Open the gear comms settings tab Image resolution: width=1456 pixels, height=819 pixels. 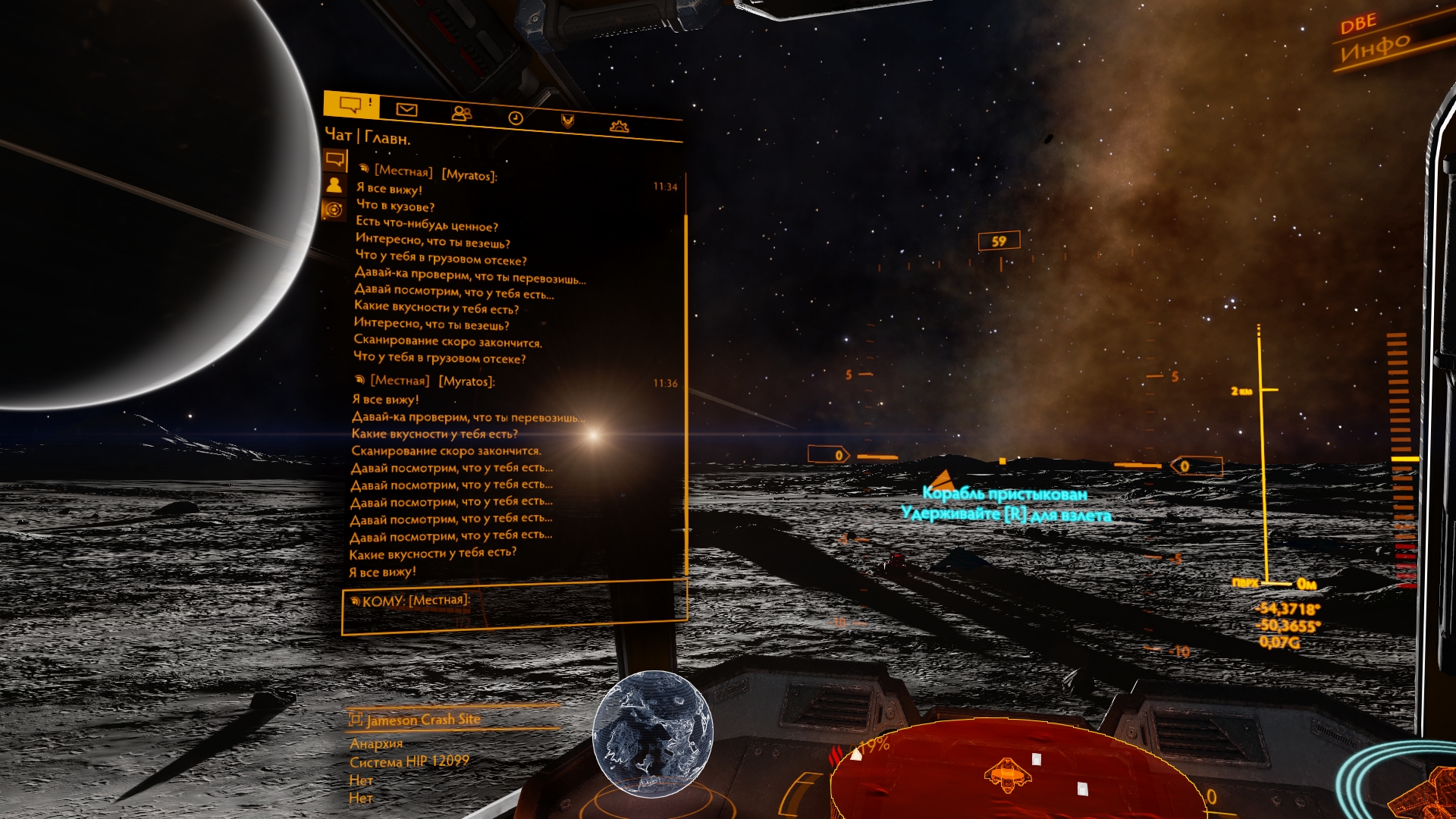620,127
